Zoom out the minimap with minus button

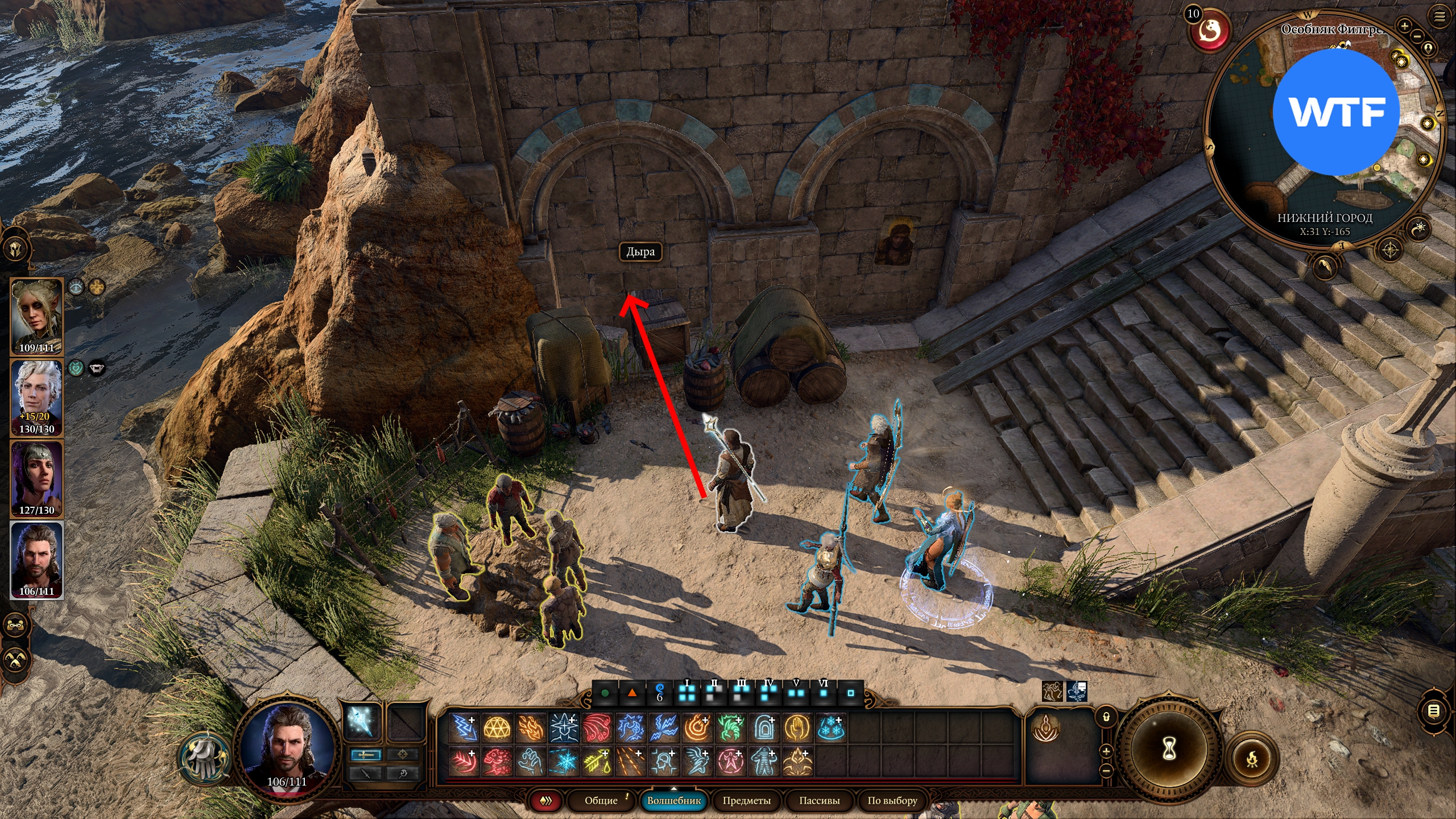point(1417,36)
